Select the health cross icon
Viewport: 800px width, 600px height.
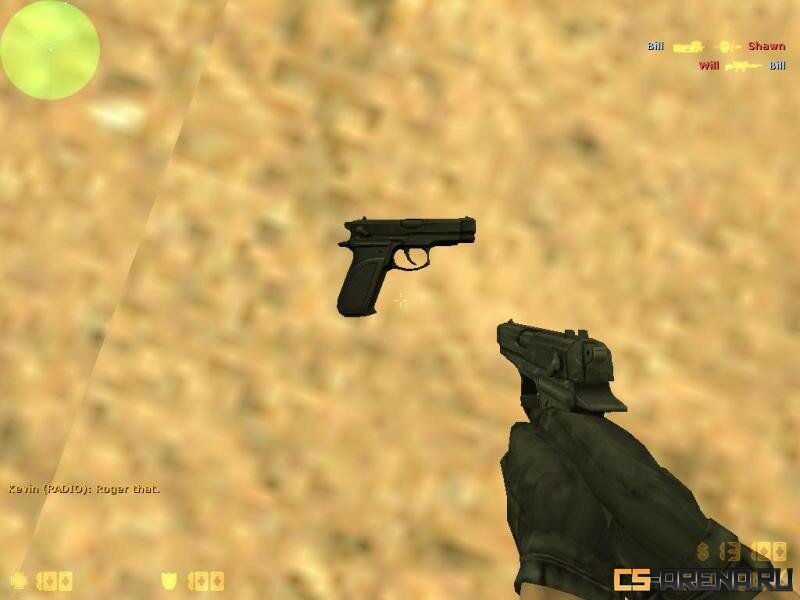[x=18, y=580]
